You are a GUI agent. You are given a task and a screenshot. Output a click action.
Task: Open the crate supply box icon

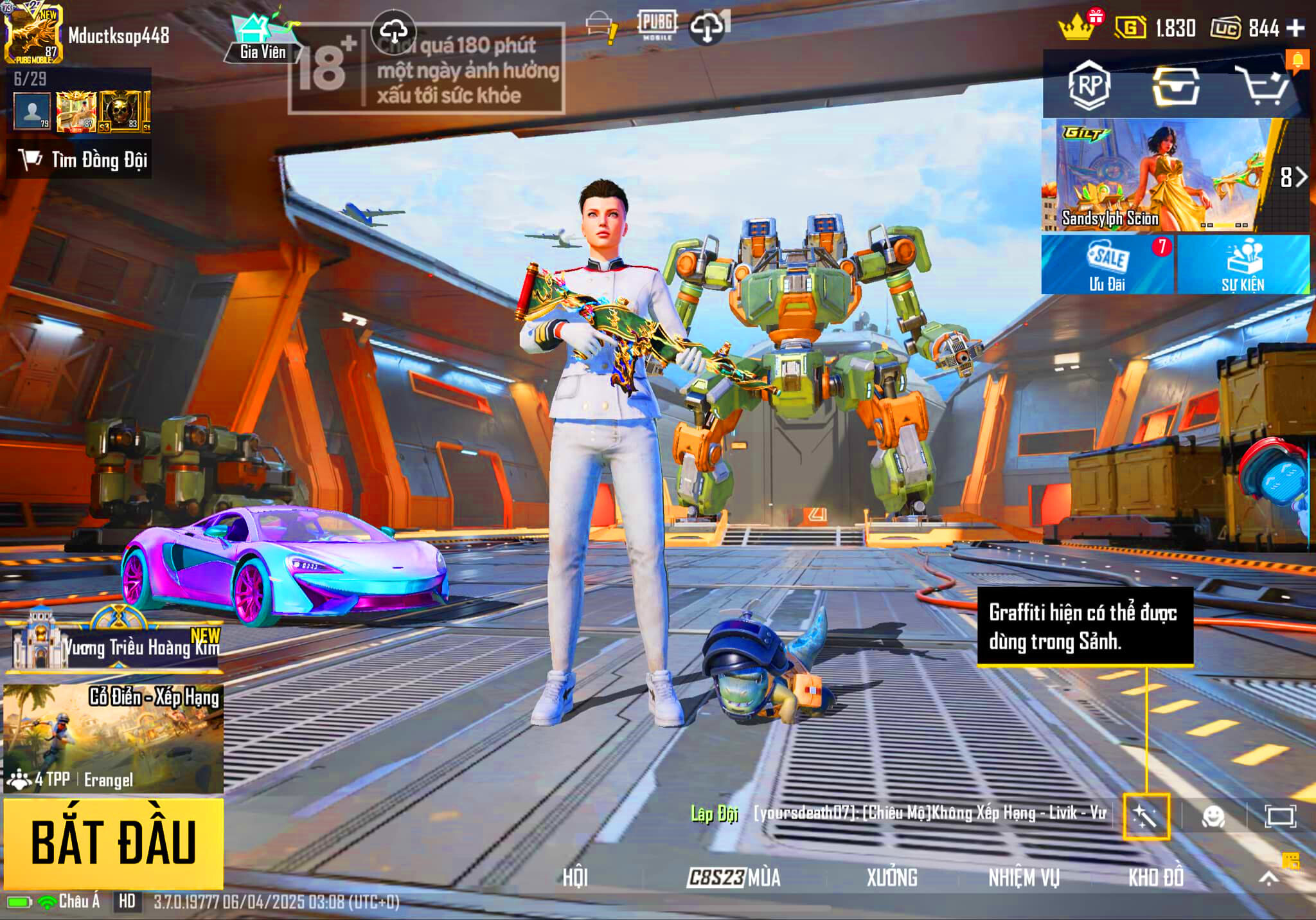[1175, 85]
